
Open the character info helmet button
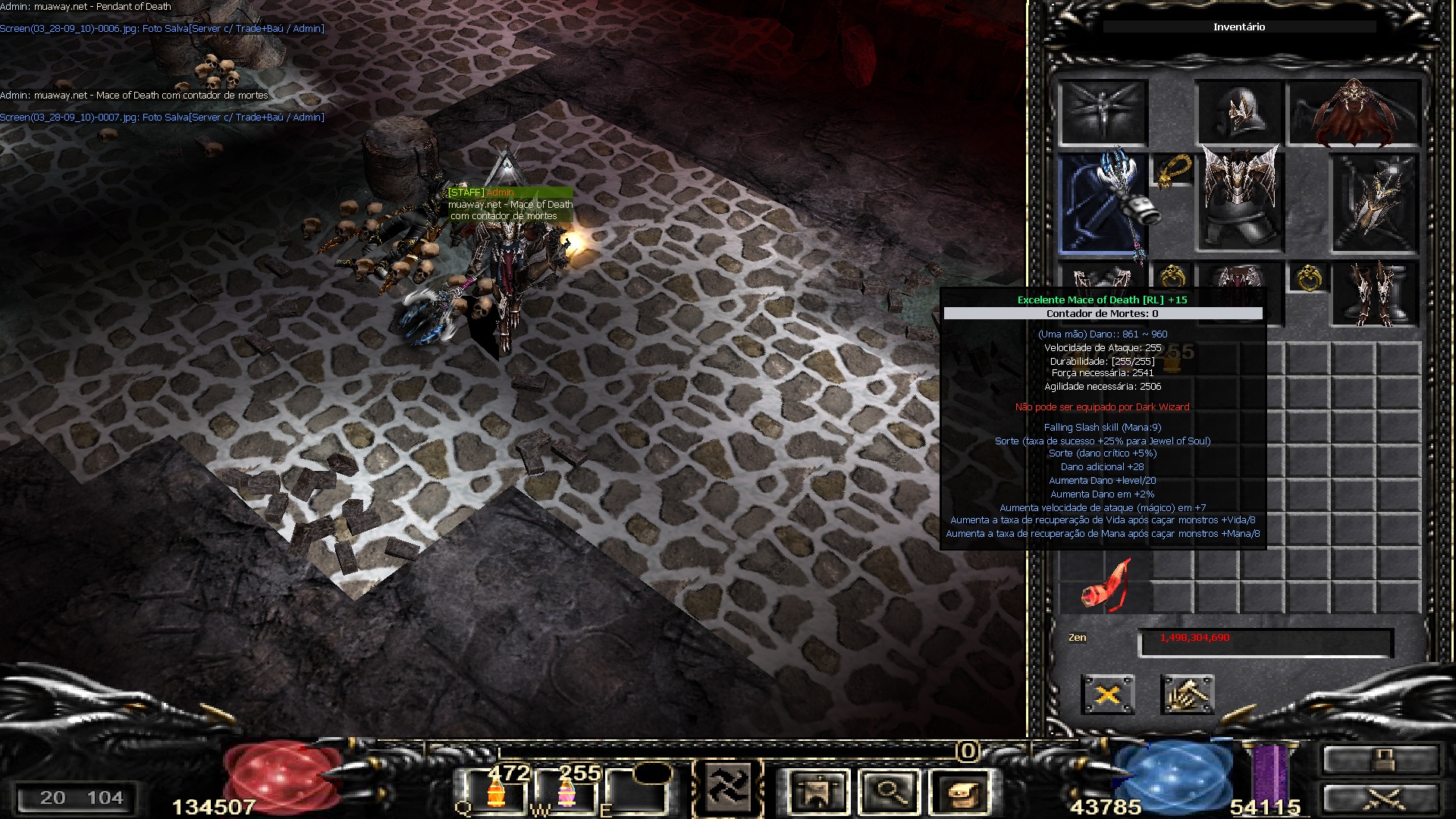(x=817, y=792)
